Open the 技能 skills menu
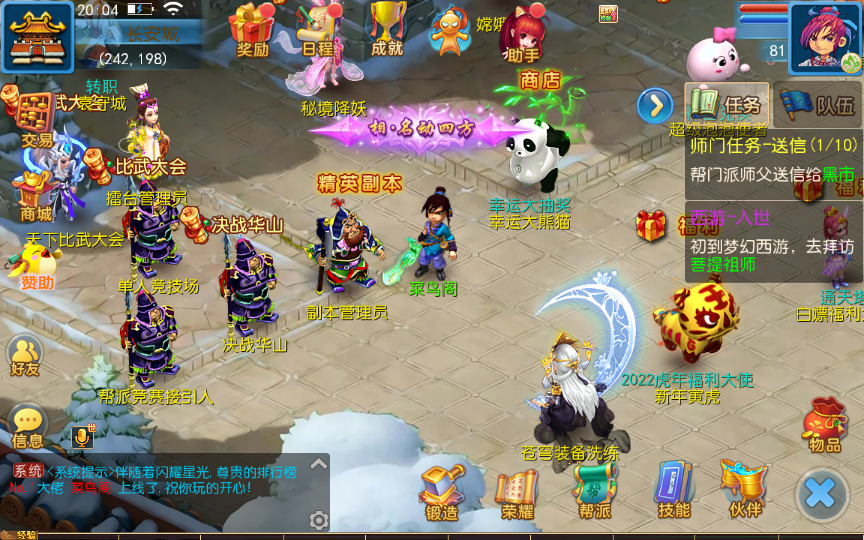This screenshot has height=540, width=864. point(673,491)
